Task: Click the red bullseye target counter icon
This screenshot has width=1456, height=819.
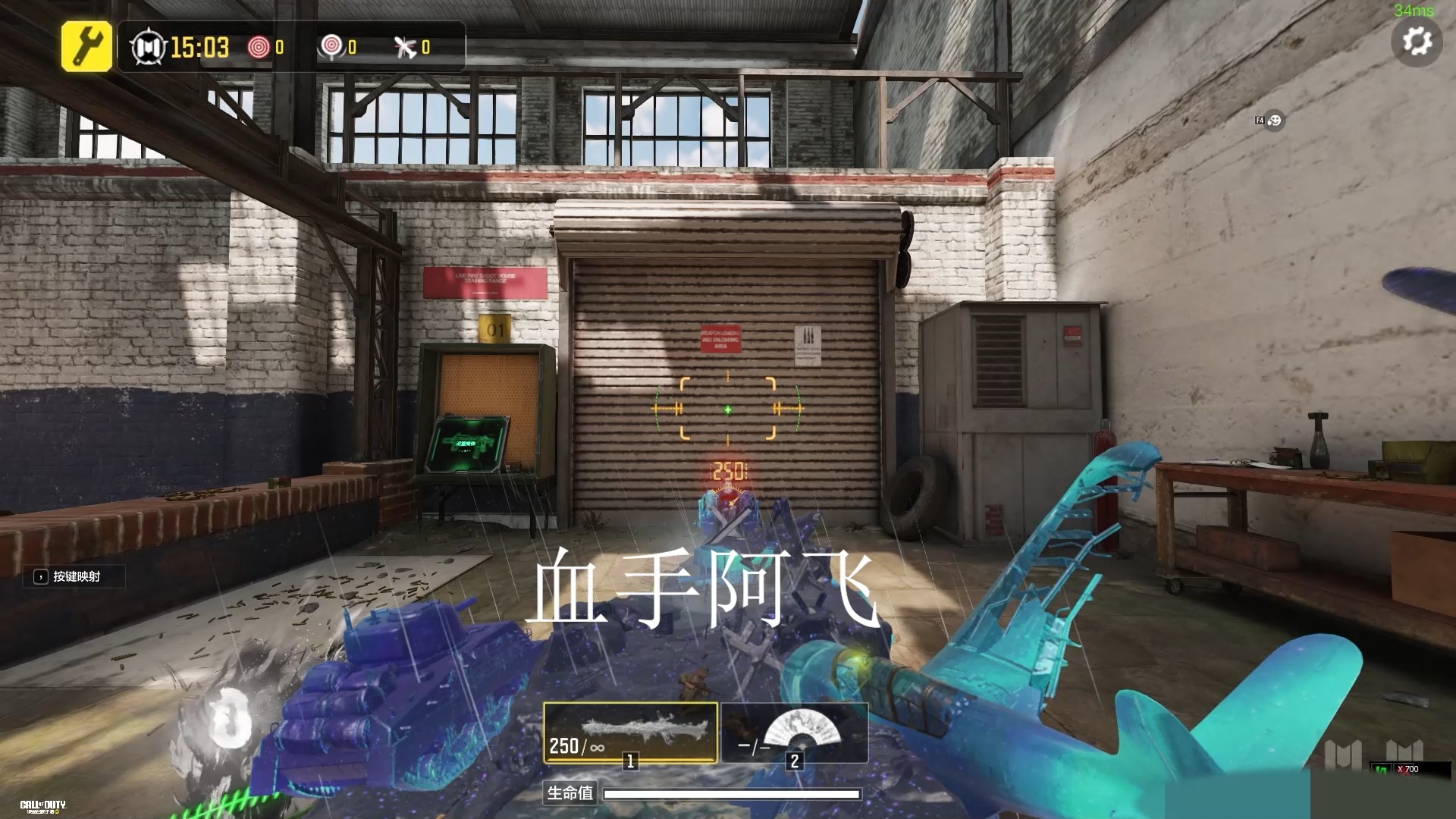Action: click(x=259, y=47)
